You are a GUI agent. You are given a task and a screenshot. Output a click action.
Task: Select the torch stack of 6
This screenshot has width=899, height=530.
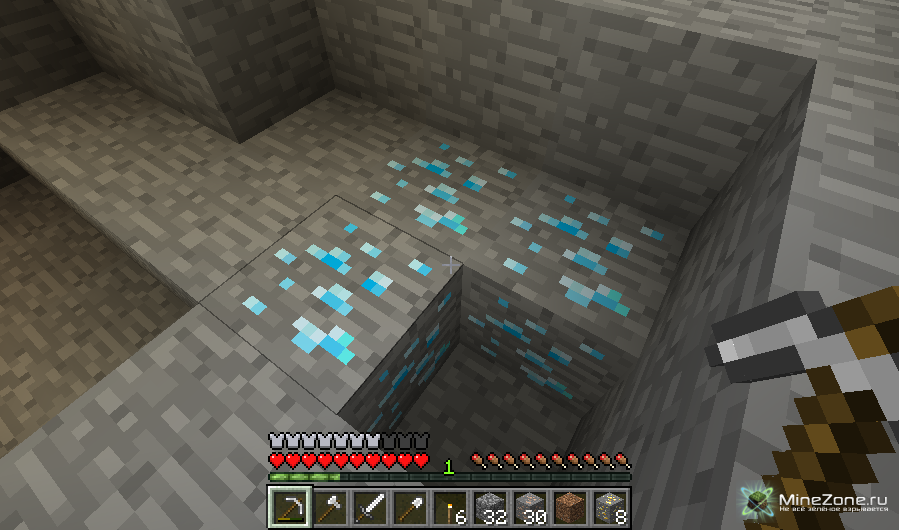click(449, 508)
